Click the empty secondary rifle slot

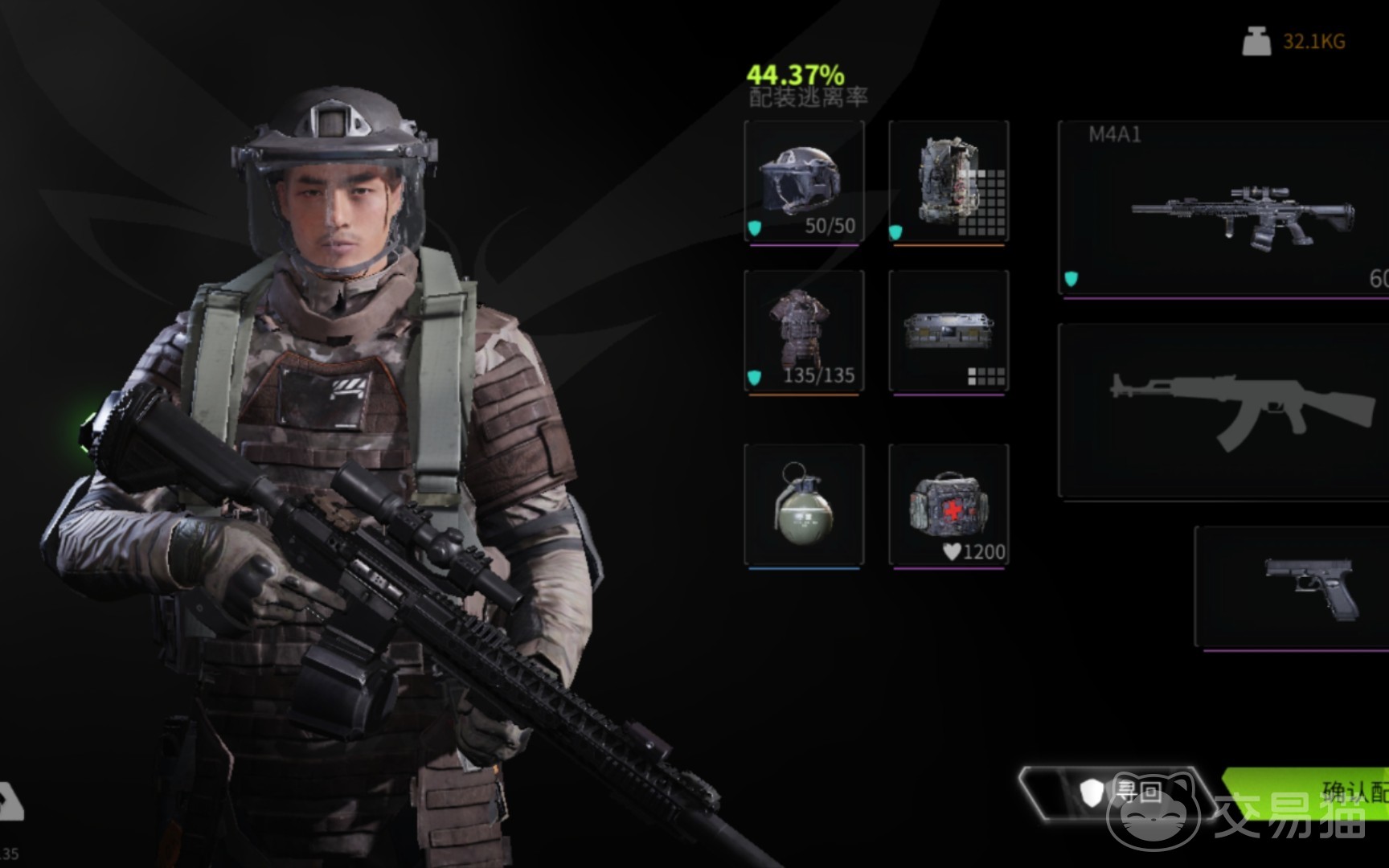point(1223,411)
